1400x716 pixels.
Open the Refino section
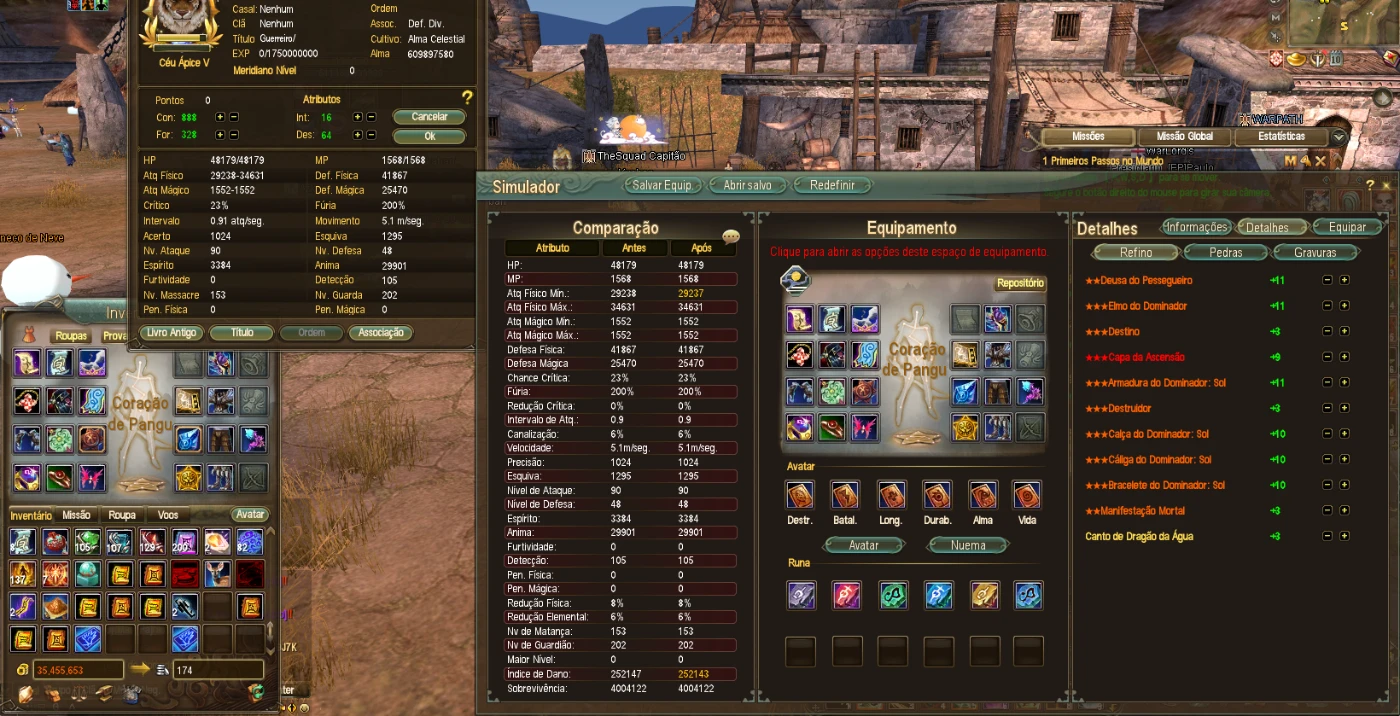click(1136, 253)
